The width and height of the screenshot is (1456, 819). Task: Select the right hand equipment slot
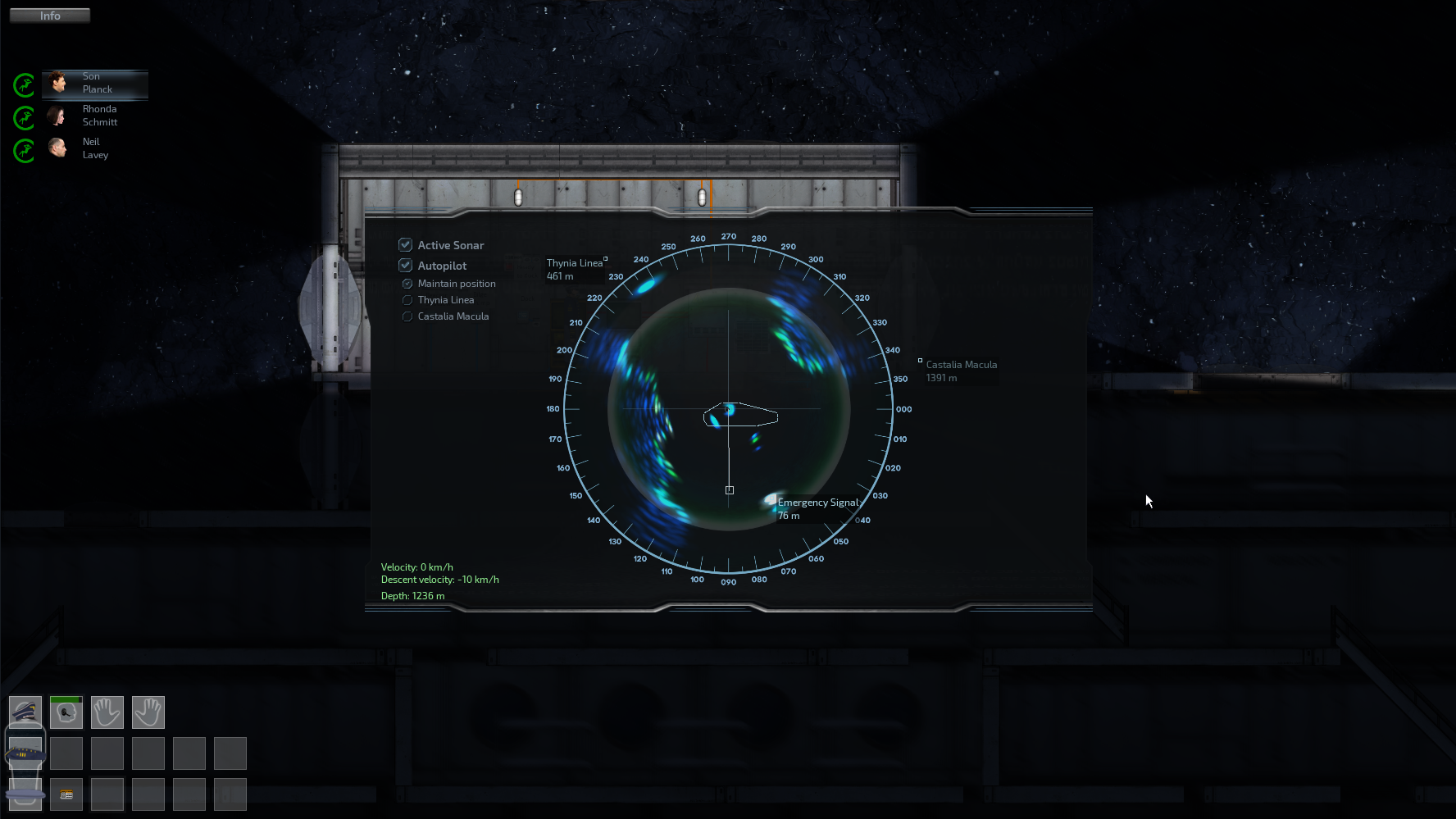click(148, 712)
